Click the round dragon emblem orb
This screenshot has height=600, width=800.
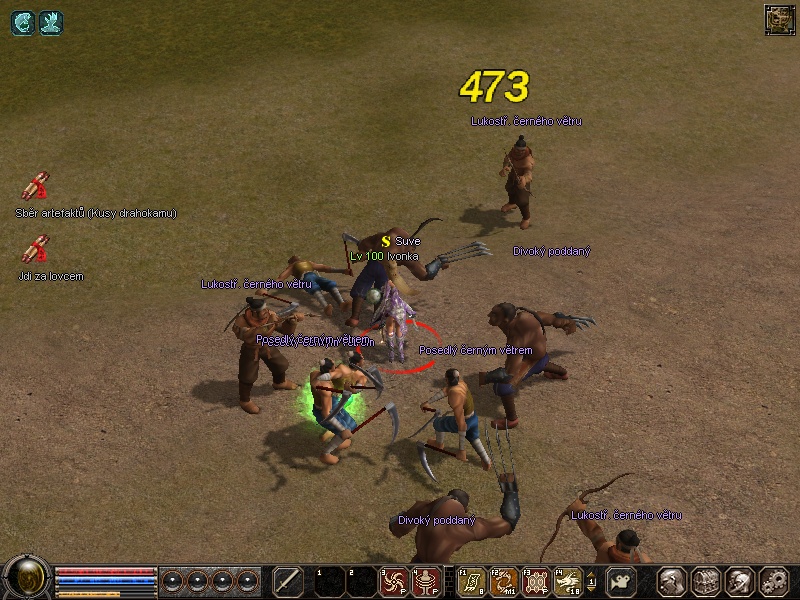point(27,577)
